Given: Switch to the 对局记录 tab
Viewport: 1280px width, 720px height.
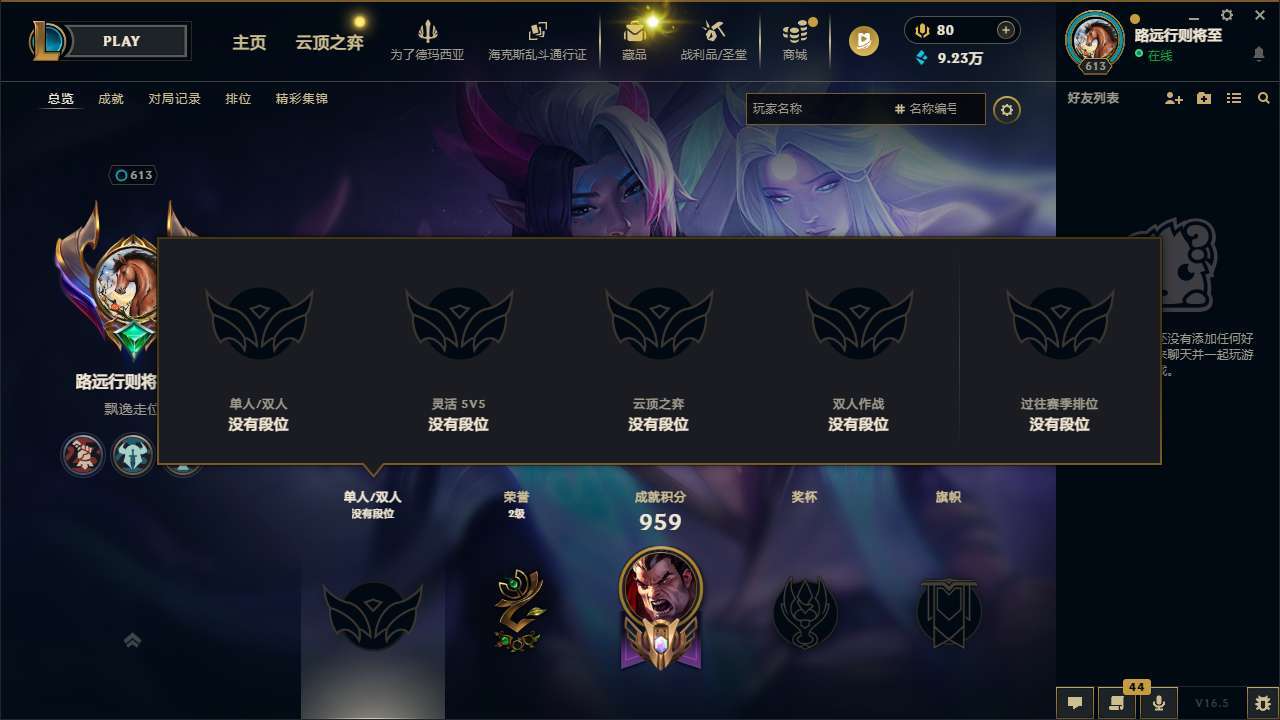Looking at the screenshot, I should tap(174, 99).
